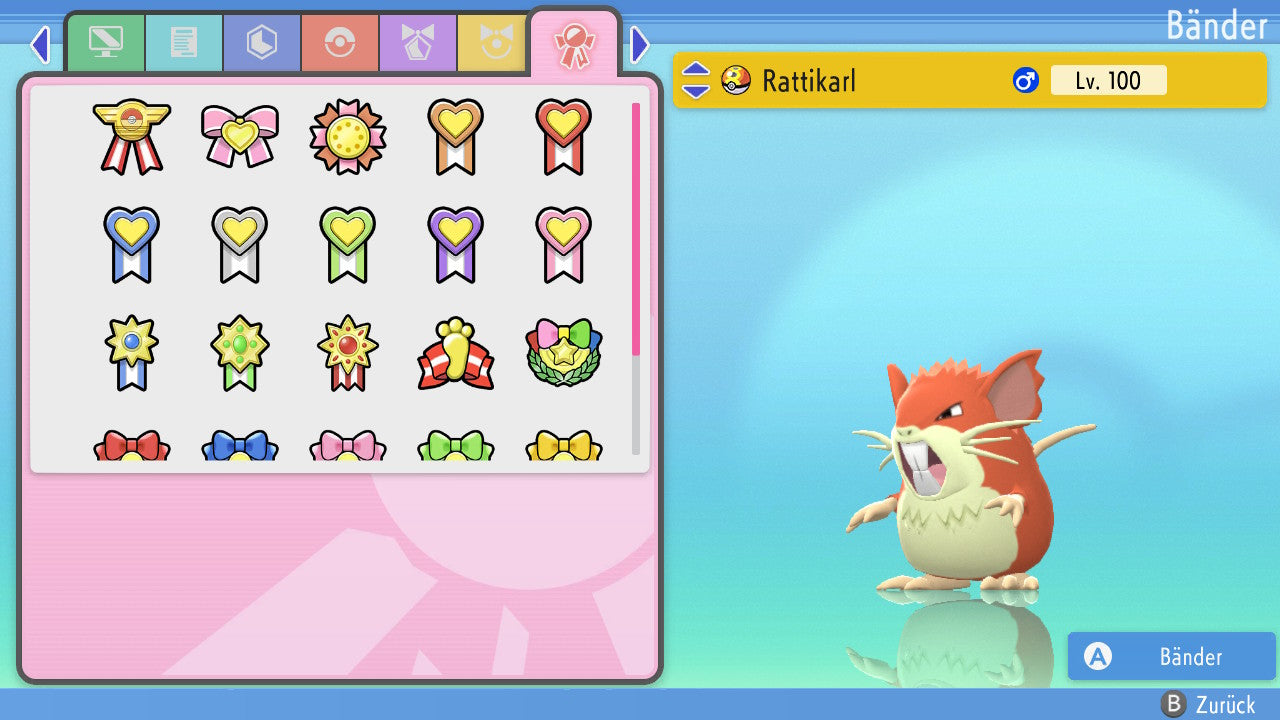
Task: Choose the pink bow heart ribbon
Action: point(240,136)
